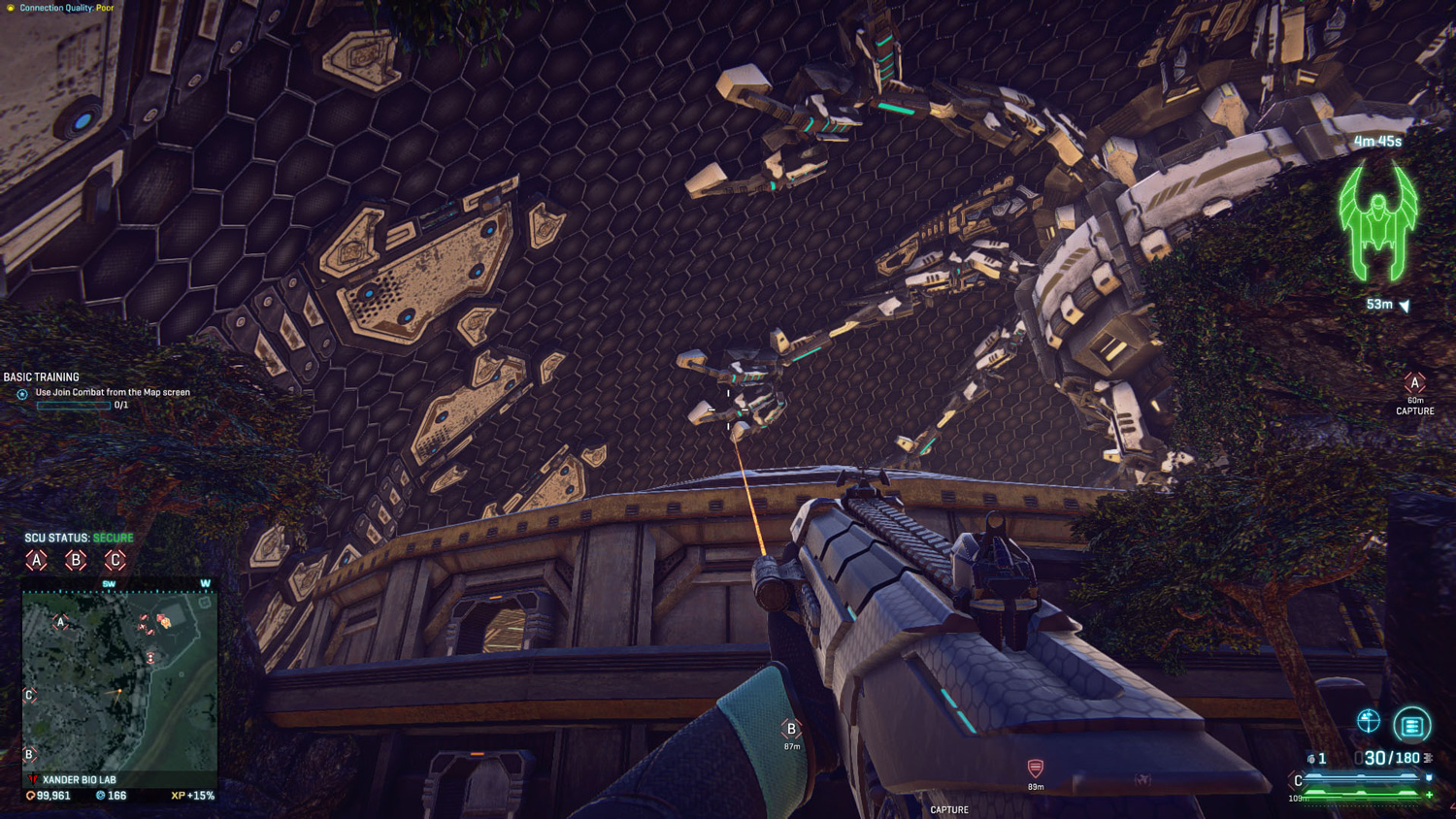Select capture point B under SCU Status
Screen dimensions: 1456x819
pyautogui.click(x=76, y=560)
